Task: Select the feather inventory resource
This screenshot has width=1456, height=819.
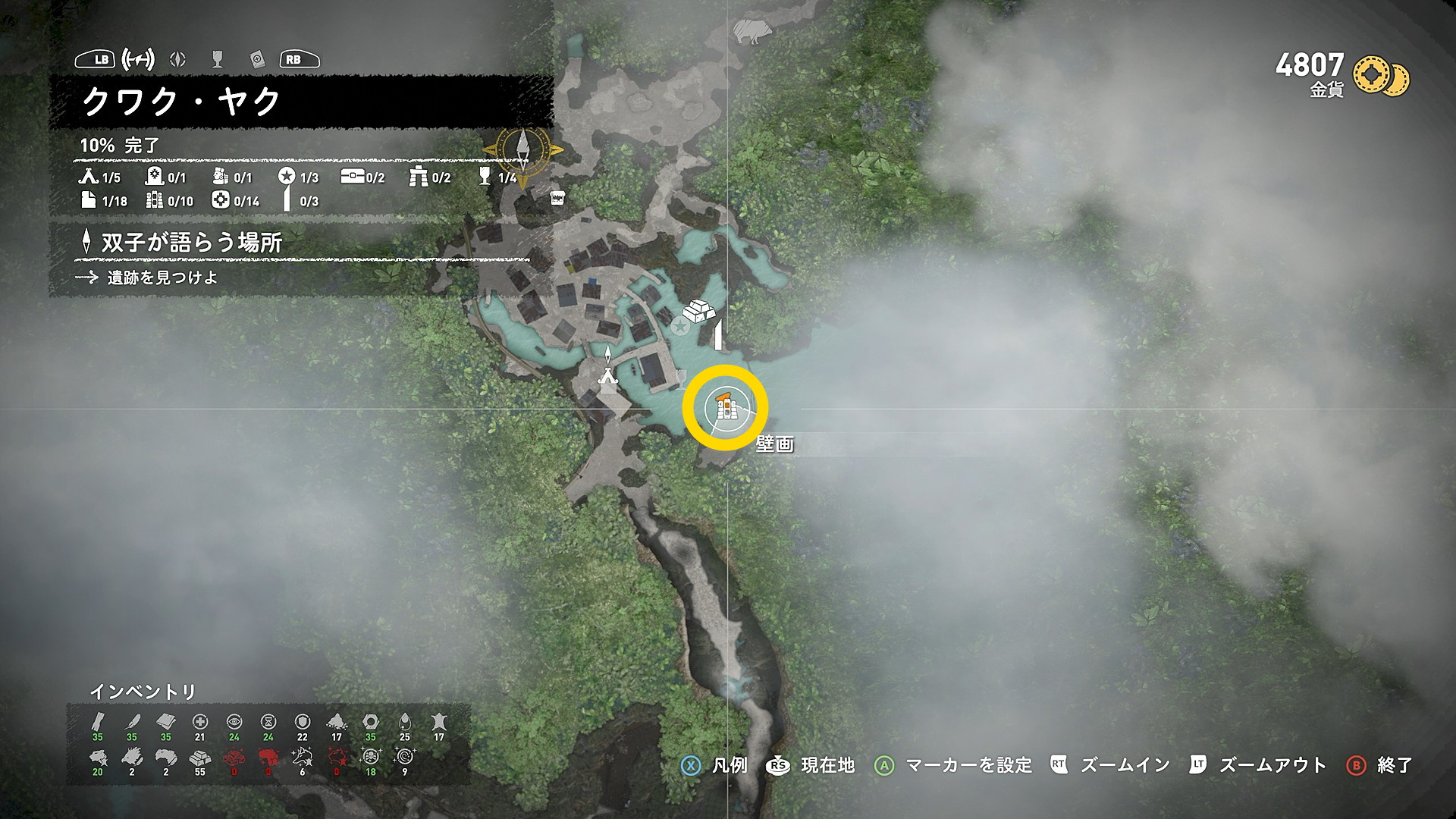Action: point(132,722)
